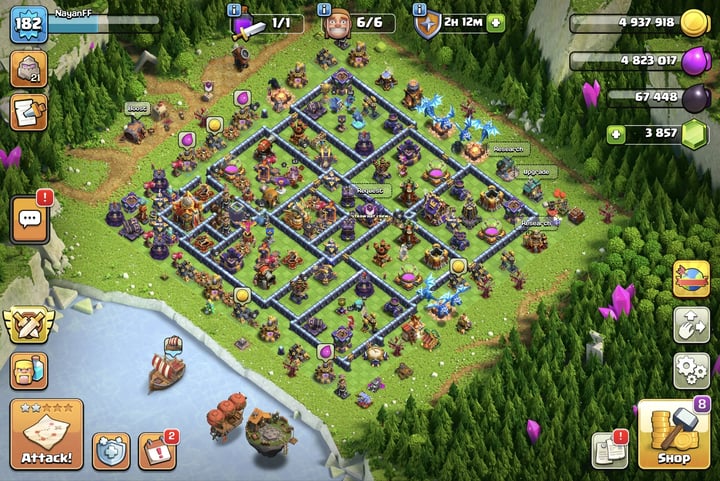Show info for the shield timer
This screenshot has width=720, height=481.
[419, 9]
